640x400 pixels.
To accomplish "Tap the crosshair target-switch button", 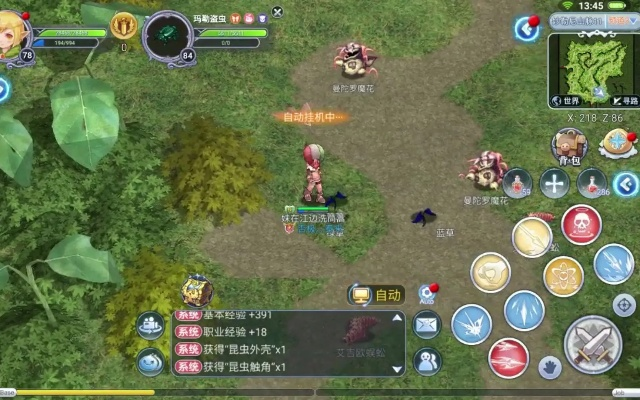I will 624,304.
